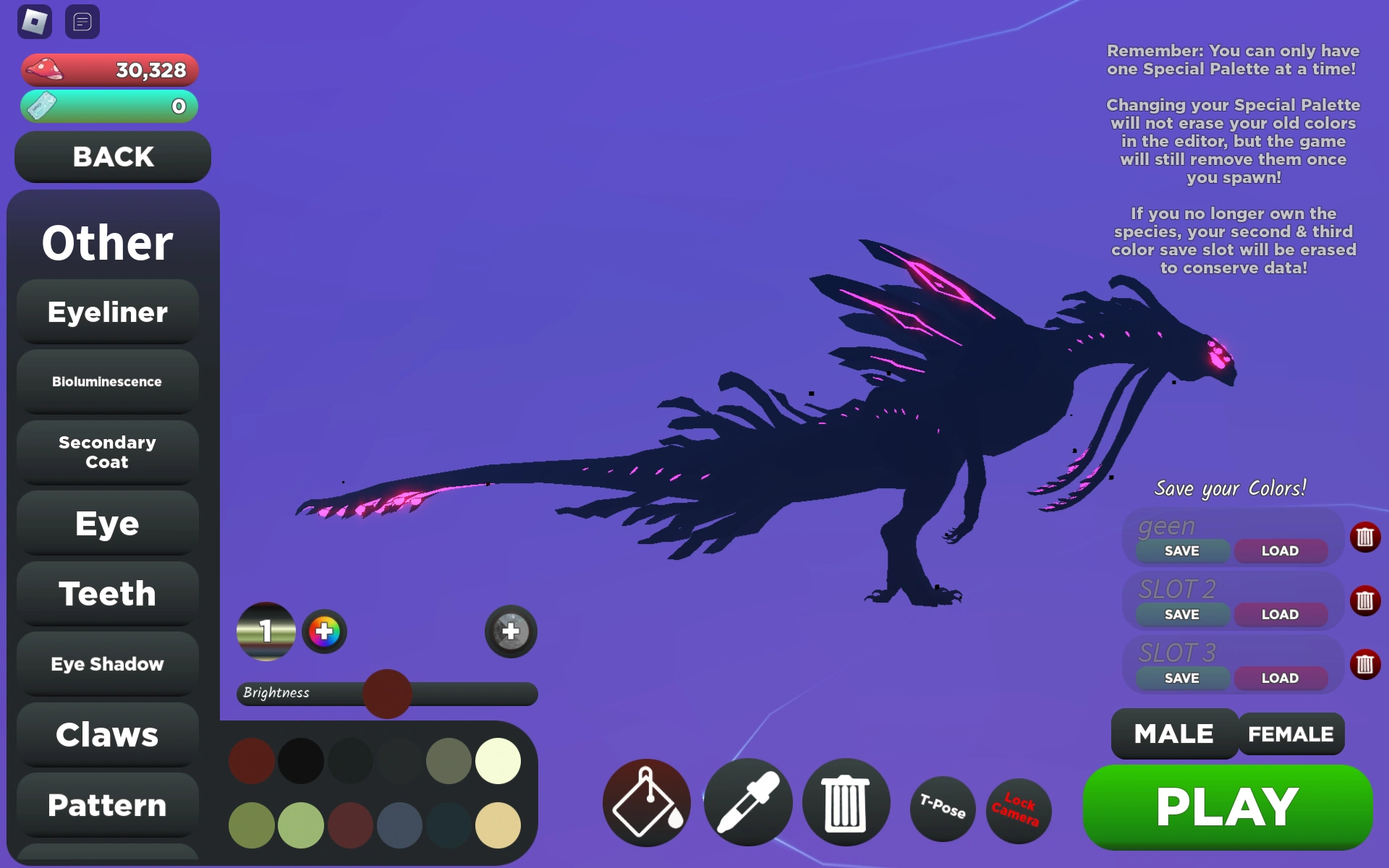The height and width of the screenshot is (868, 1389).
Task: Load colors from SLOT 2
Action: point(1280,614)
